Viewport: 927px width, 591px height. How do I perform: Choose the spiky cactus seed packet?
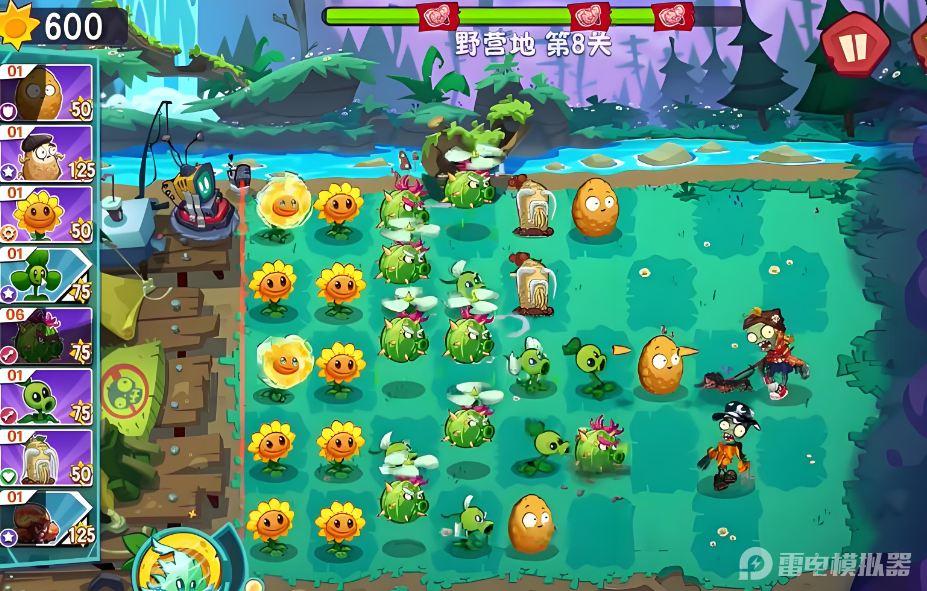click(x=48, y=337)
